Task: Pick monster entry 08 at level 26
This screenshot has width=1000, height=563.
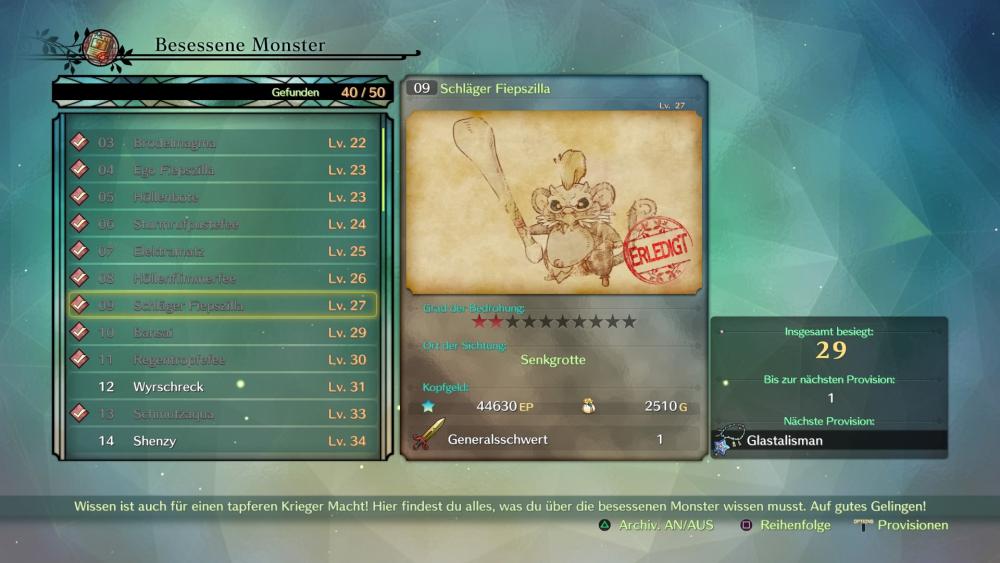Action: (222, 278)
